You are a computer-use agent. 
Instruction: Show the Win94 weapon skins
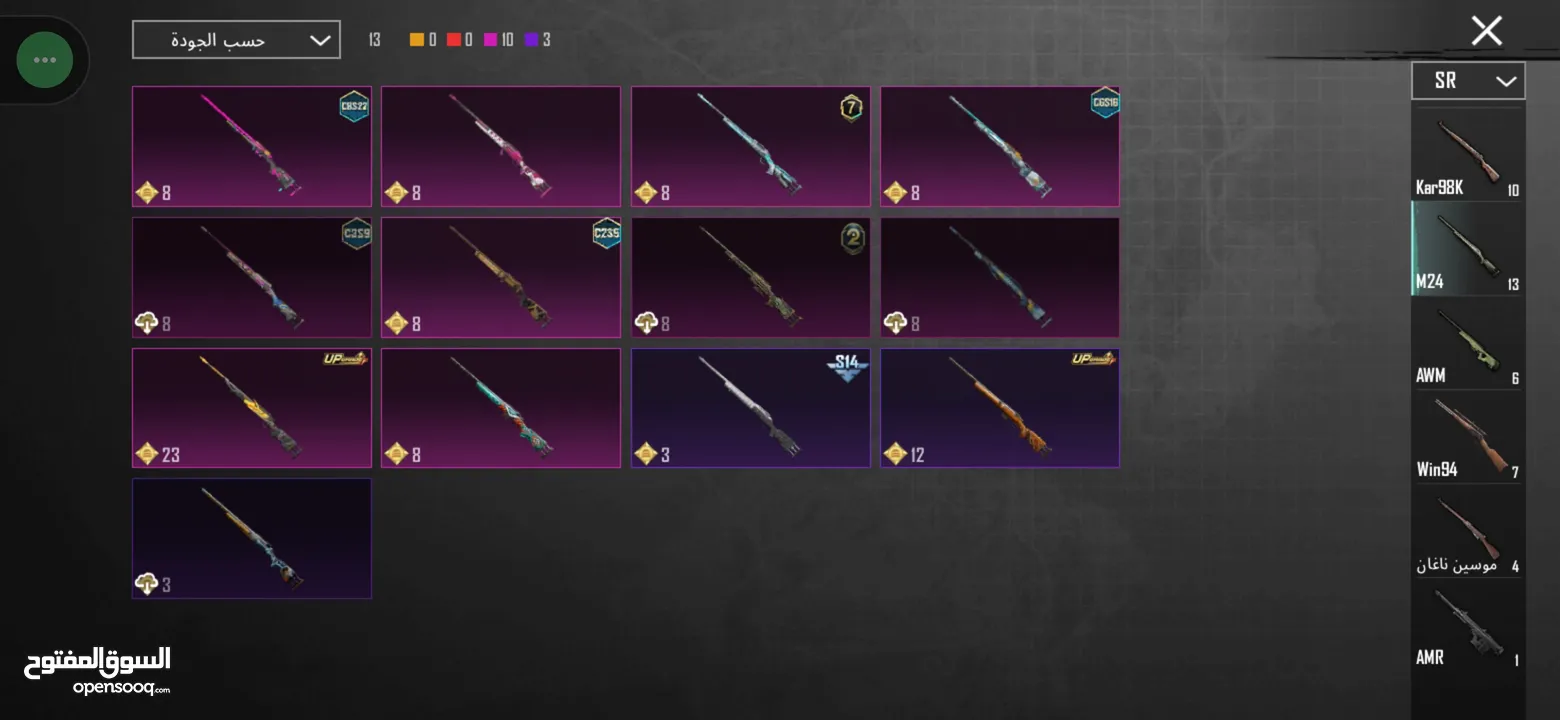click(x=1467, y=437)
